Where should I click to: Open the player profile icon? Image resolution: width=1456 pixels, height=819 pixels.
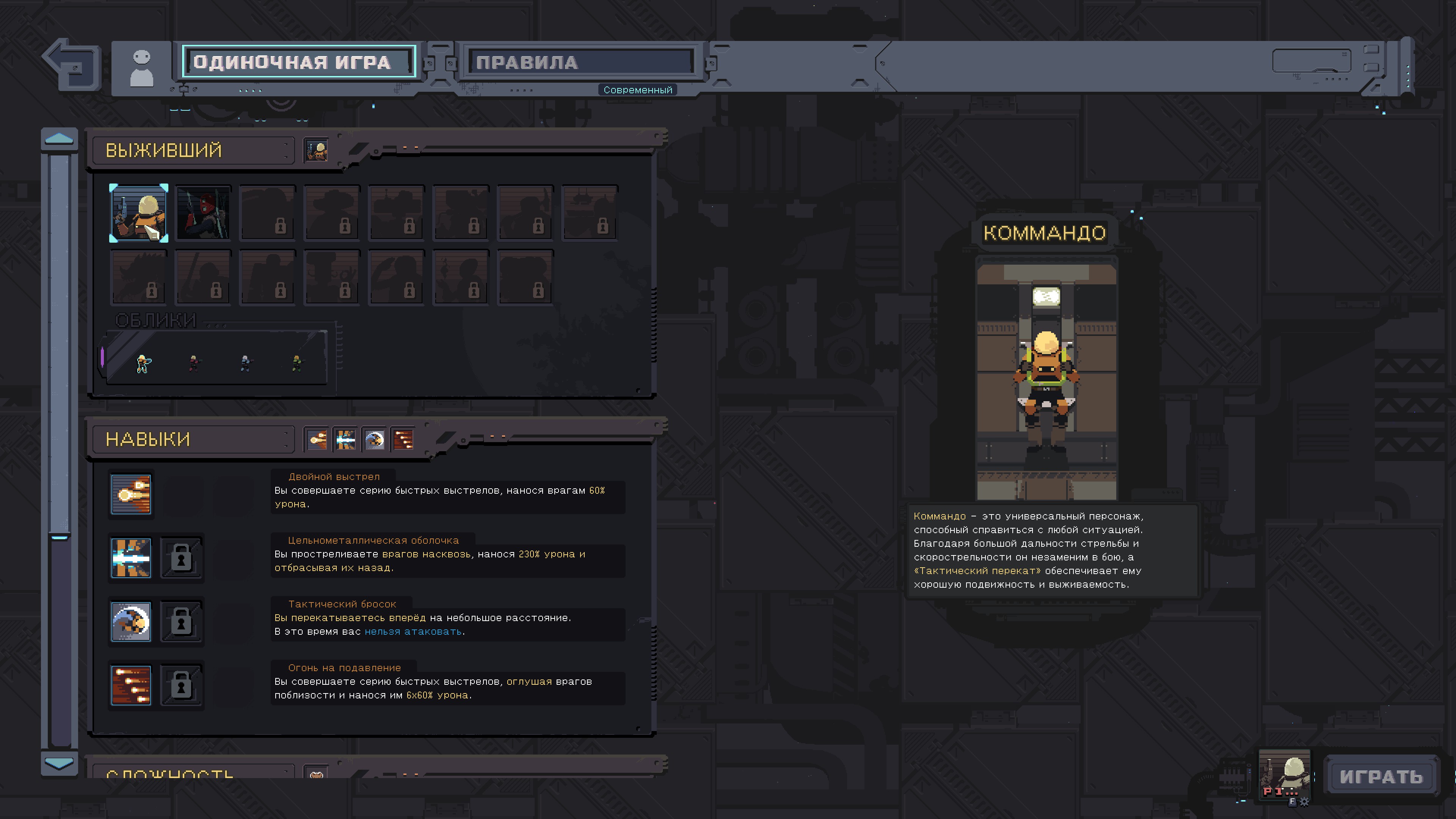pyautogui.click(x=141, y=68)
